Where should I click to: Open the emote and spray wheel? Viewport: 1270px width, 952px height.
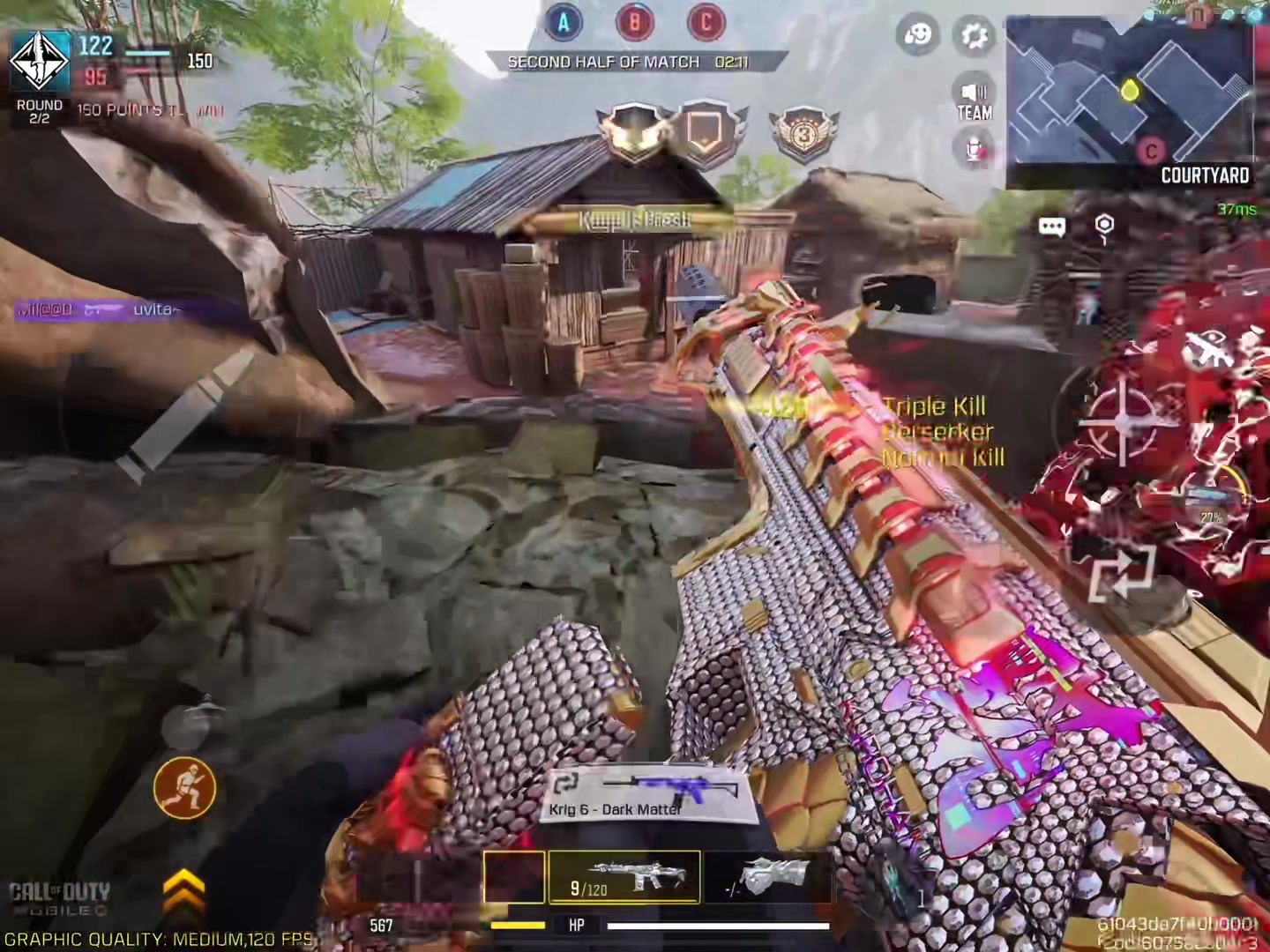[917, 35]
